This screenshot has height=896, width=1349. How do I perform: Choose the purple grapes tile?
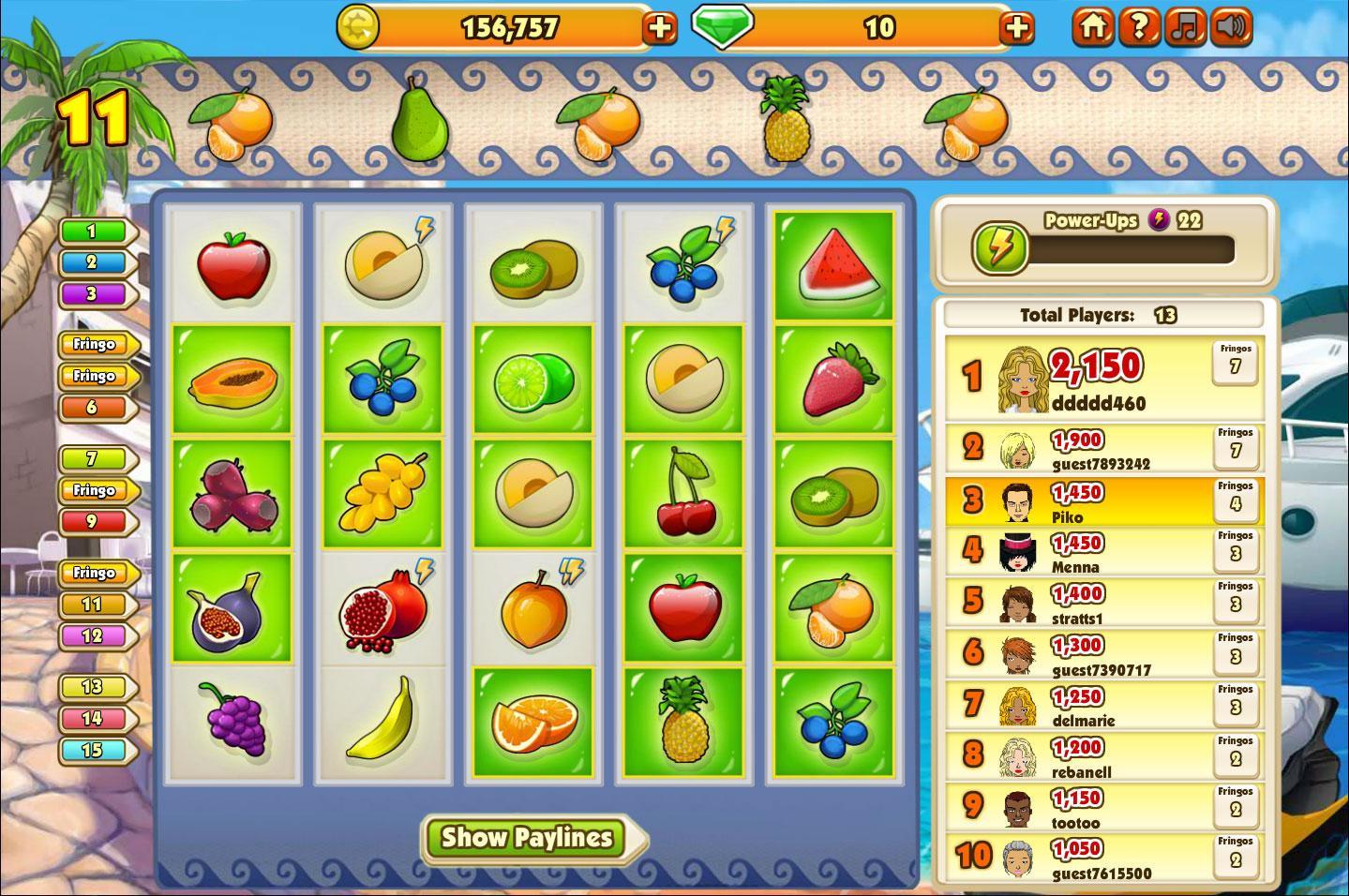click(x=232, y=719)
